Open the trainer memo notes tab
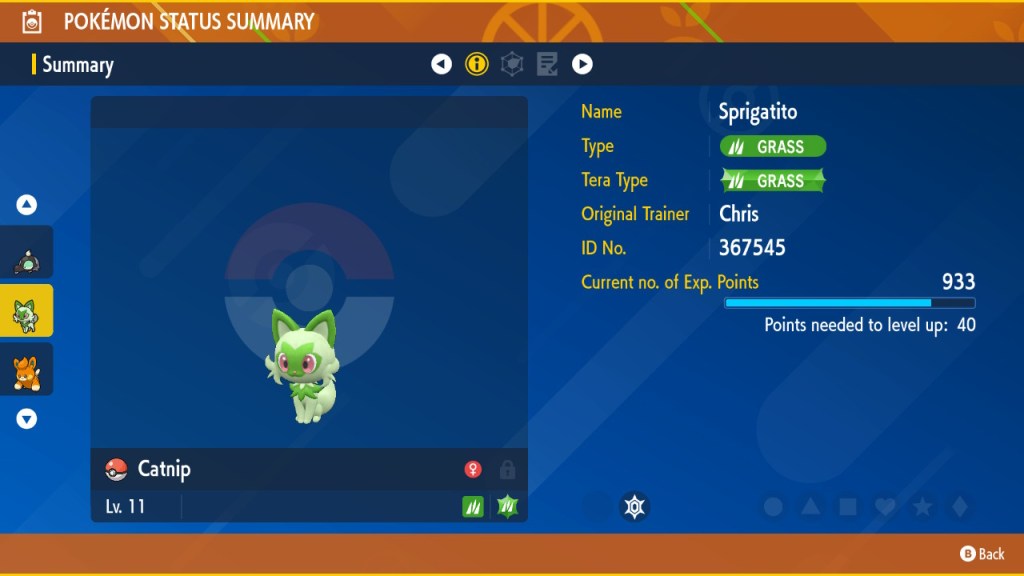This screenshot has height=576, width=1024. 547,65
